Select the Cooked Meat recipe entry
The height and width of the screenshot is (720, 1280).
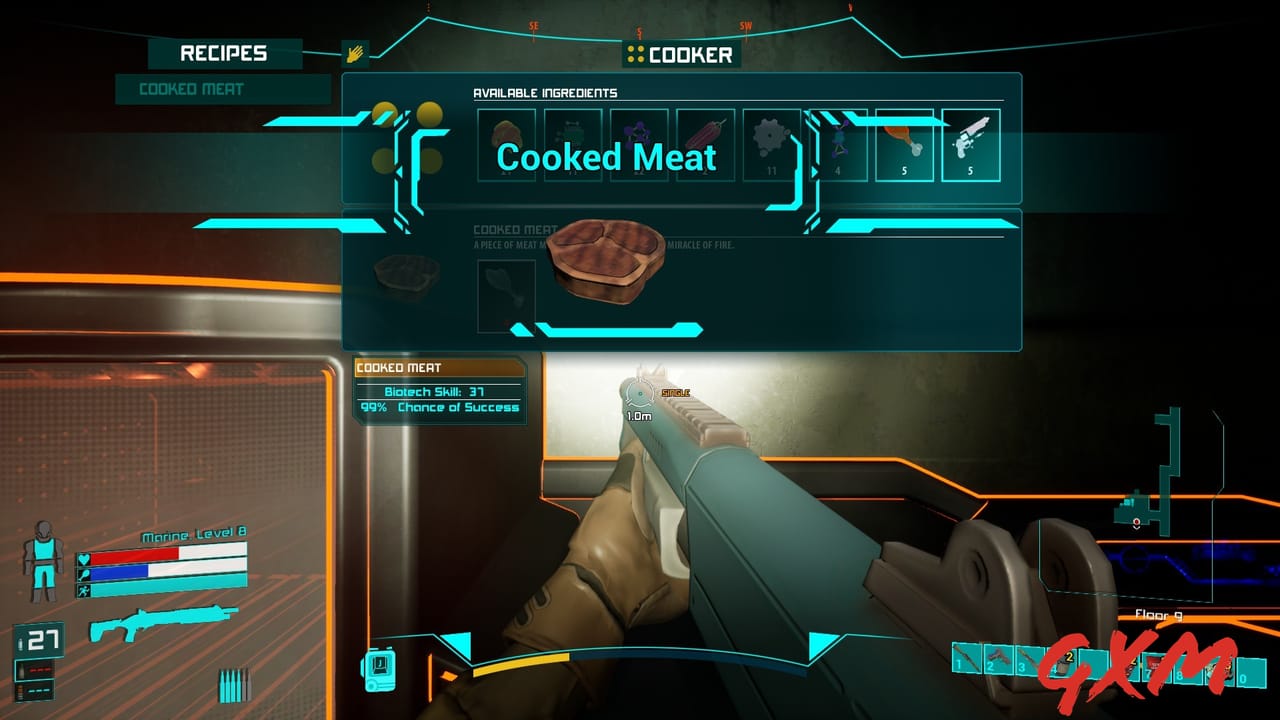point(221,90)
